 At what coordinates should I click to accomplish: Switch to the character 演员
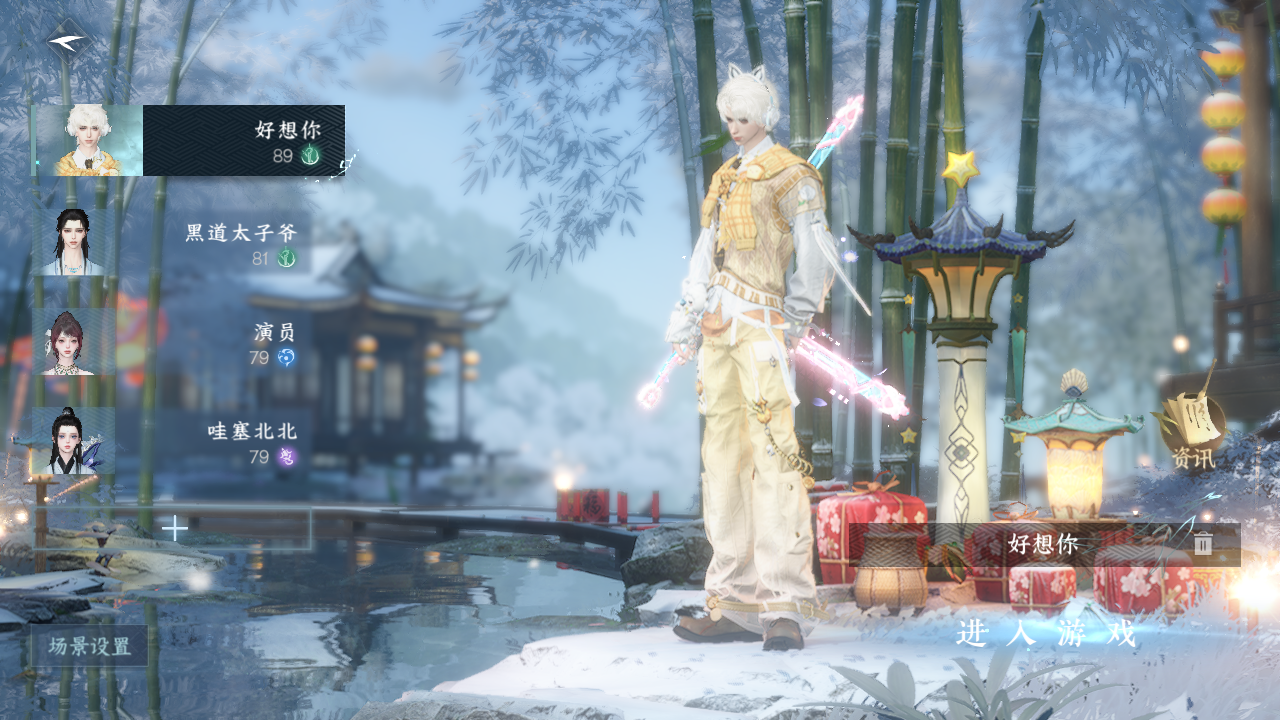click(170, 342)
